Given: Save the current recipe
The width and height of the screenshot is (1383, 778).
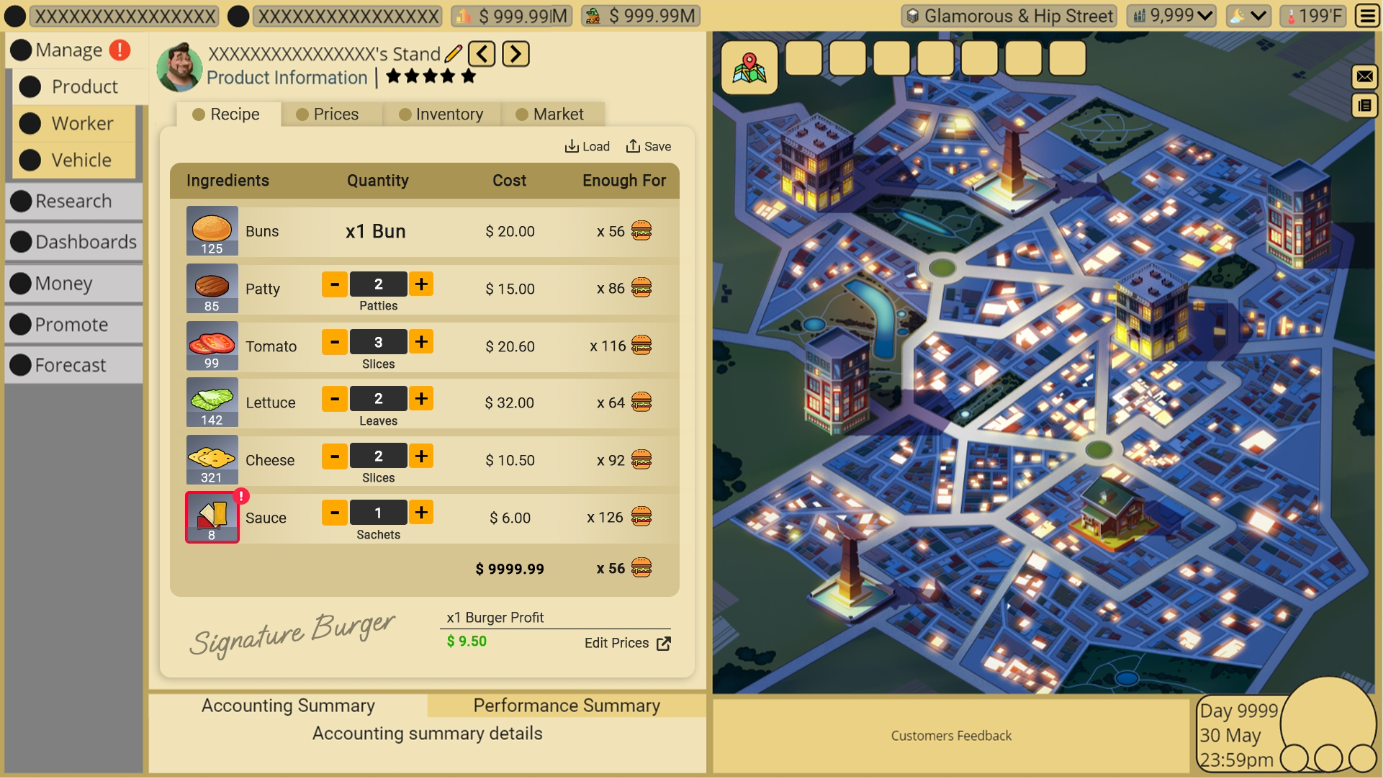Looking at the screenshot, I should (x=648, y=147).
